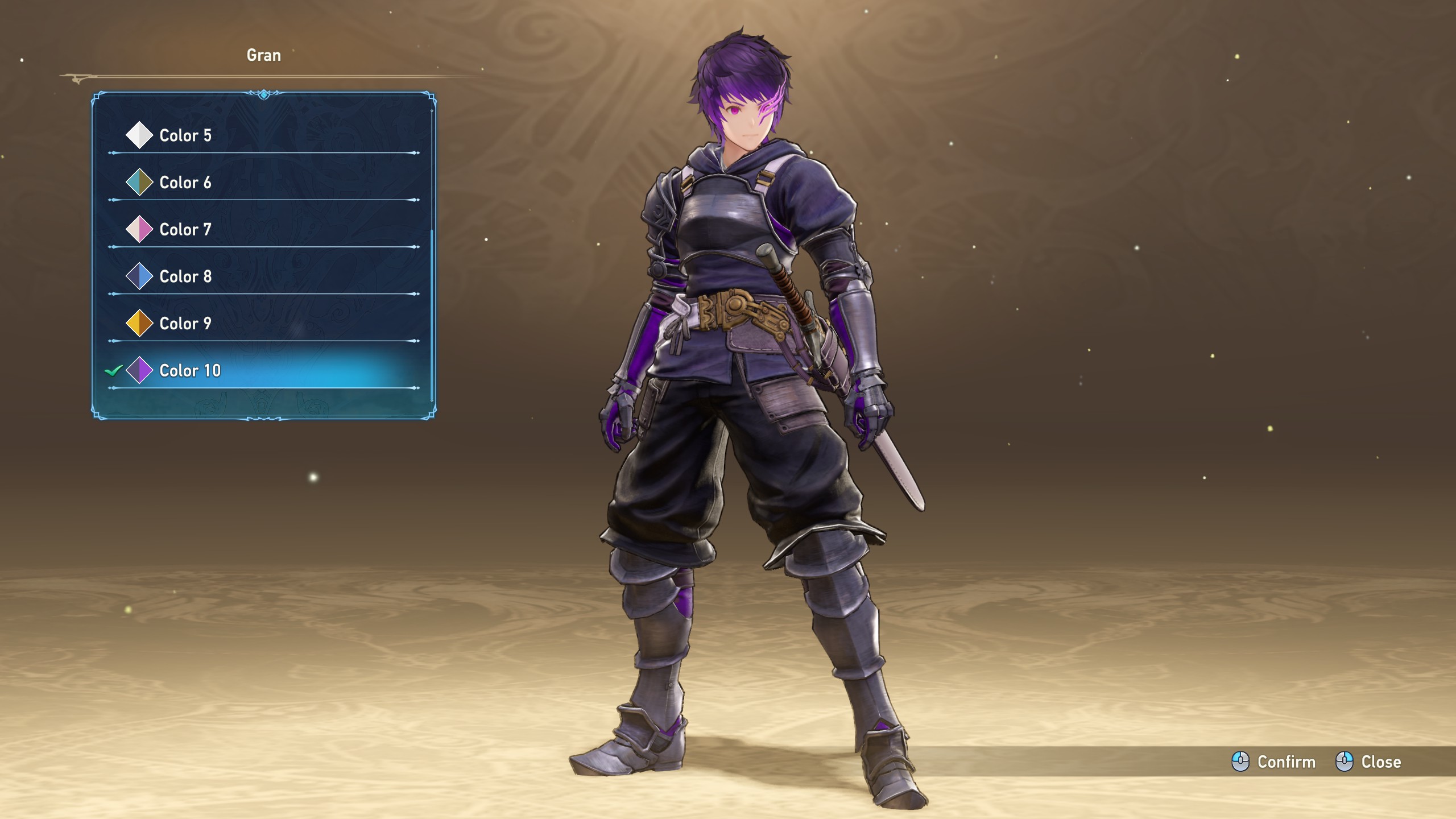This screenshot has height=819, width=1456.
Task: Pick the pink Color 7 entry
Action: 185,230
